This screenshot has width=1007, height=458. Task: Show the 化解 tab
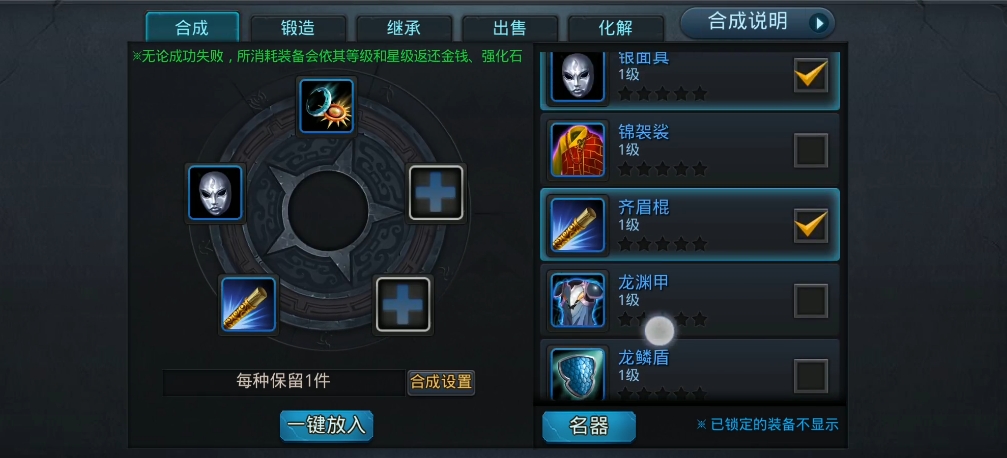pyautogui.click(x=616, y=28)
